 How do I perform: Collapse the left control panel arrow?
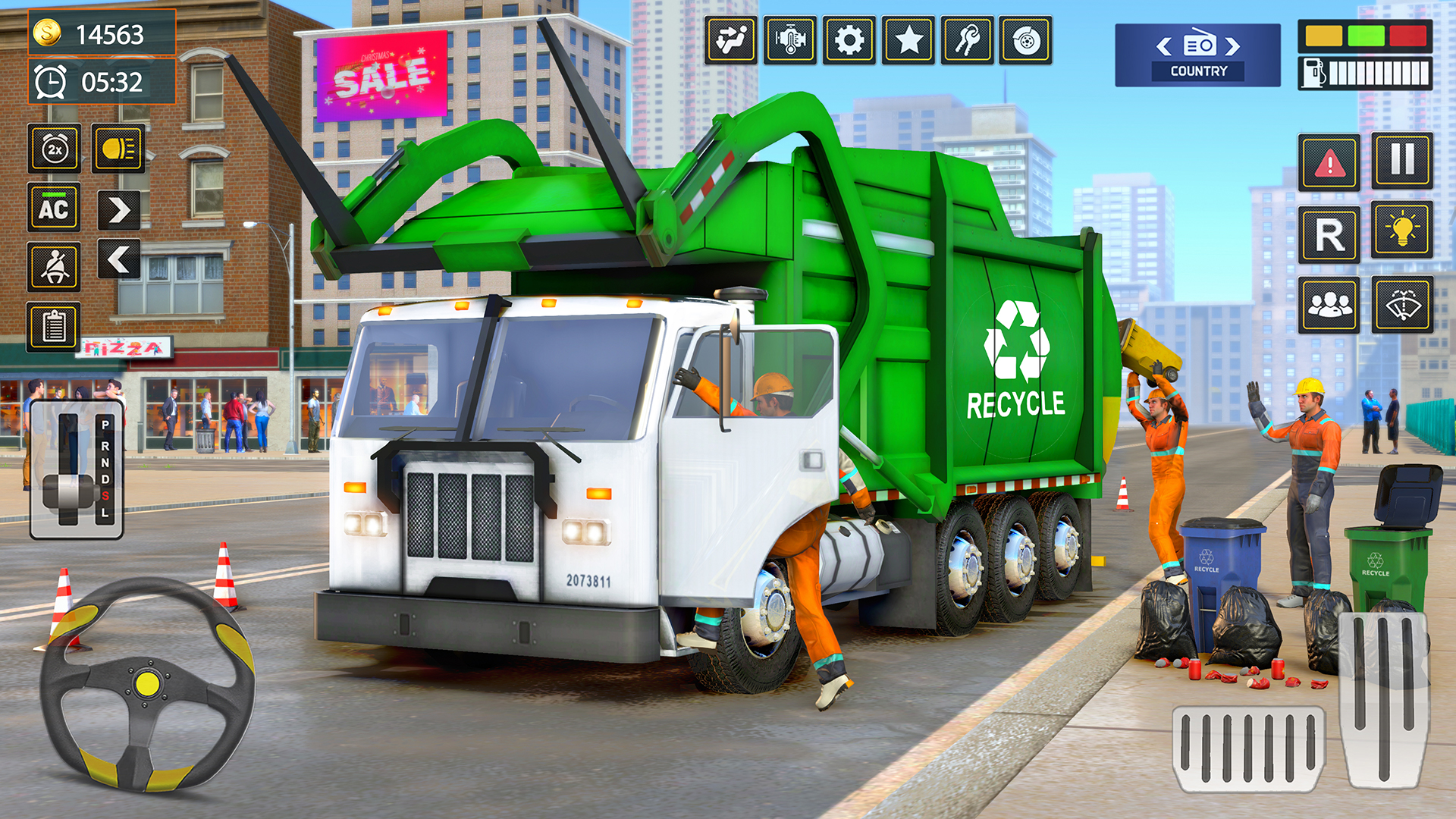(x=118, y=259)
